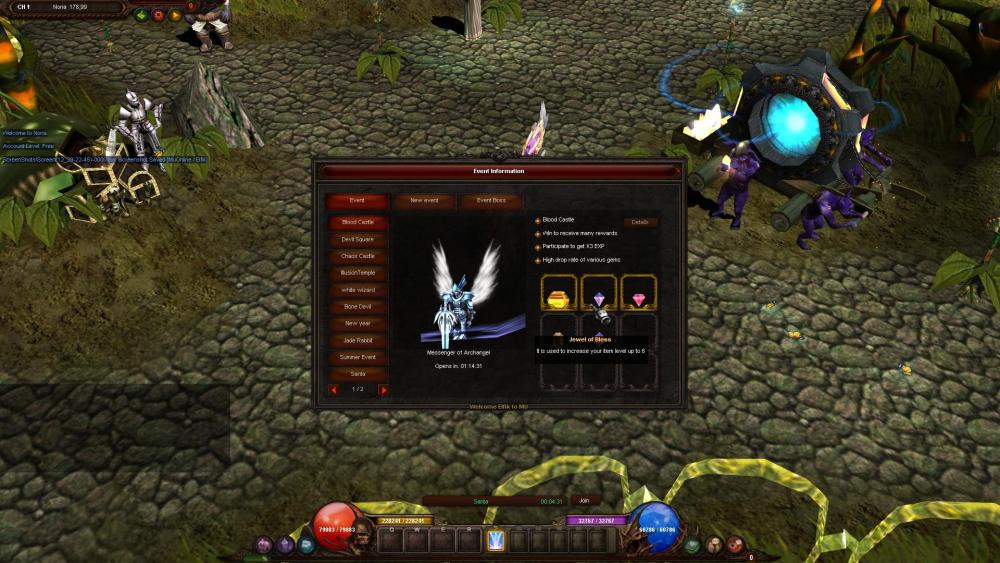Activate the glowing blue skill slot

tap(495, 540)
